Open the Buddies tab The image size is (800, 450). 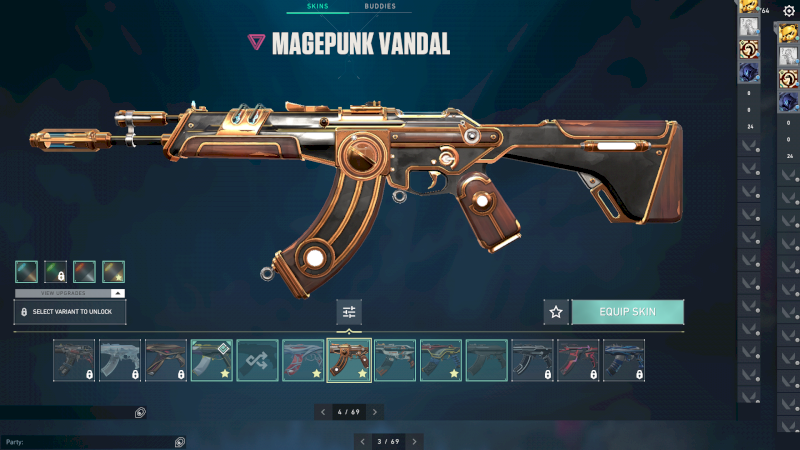tap(380, 6)
